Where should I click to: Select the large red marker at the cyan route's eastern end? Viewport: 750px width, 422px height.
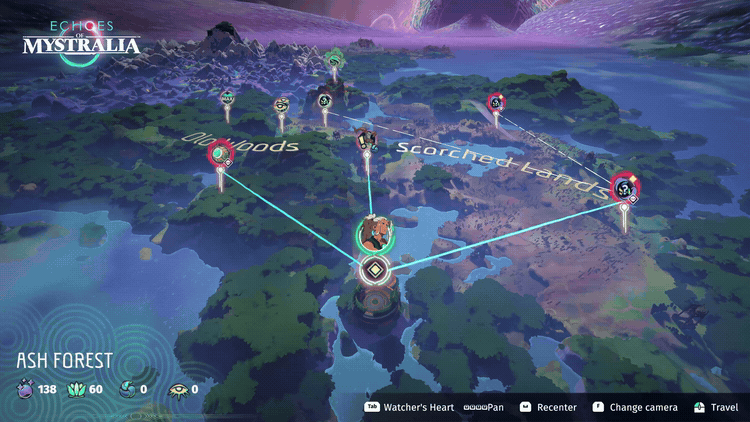point(625,187)
